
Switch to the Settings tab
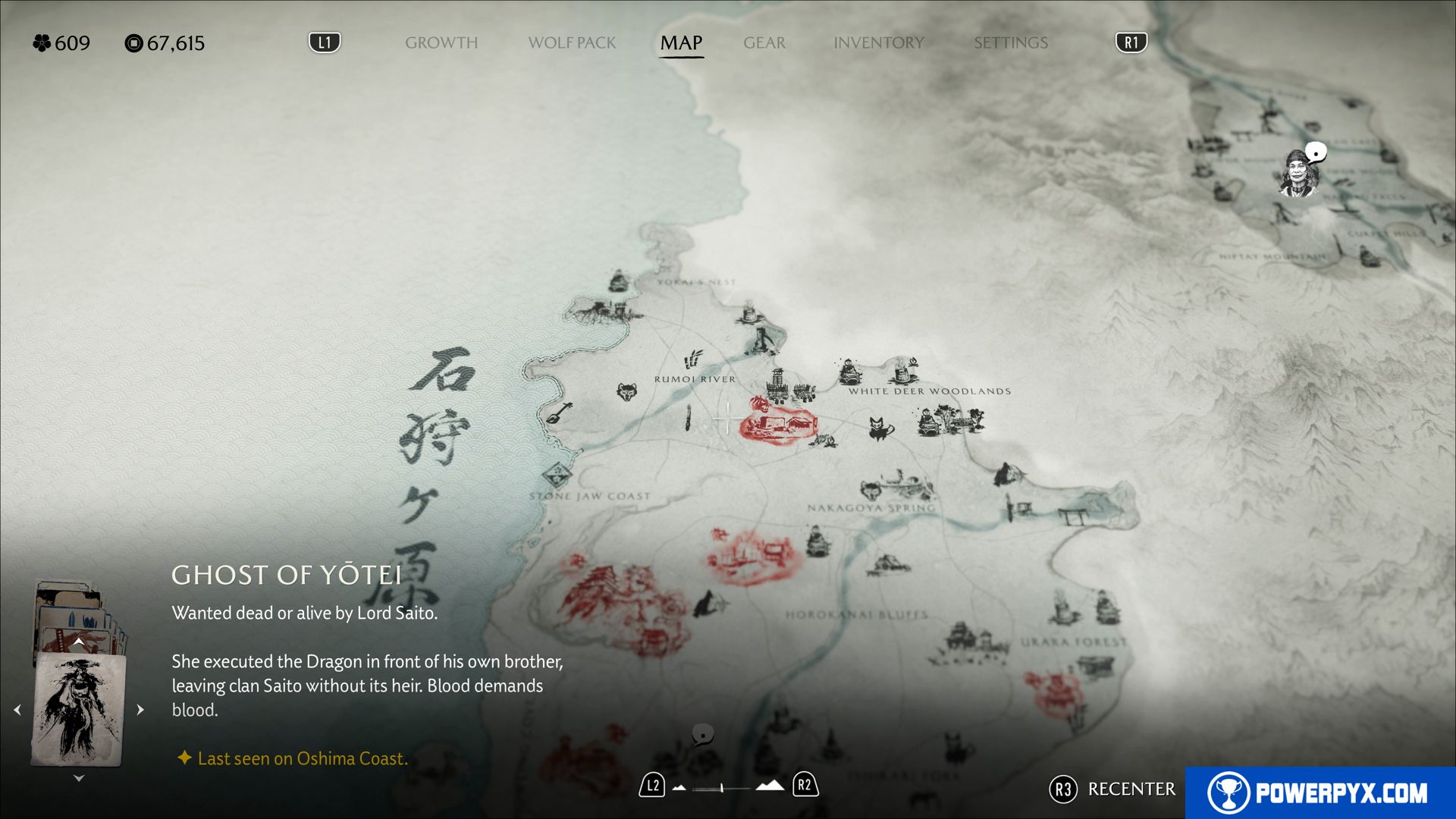1010,42
